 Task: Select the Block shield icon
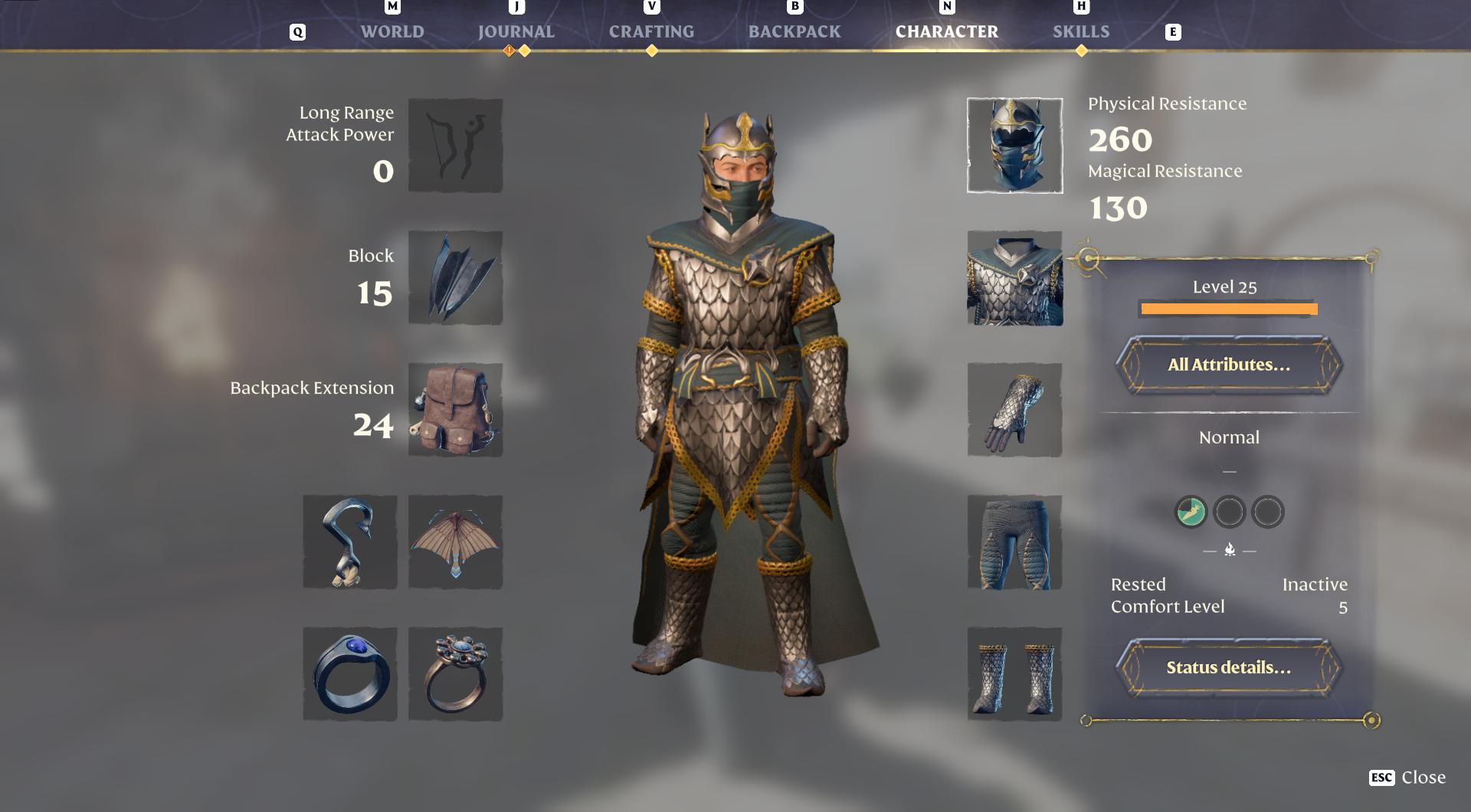coord(455,277)
